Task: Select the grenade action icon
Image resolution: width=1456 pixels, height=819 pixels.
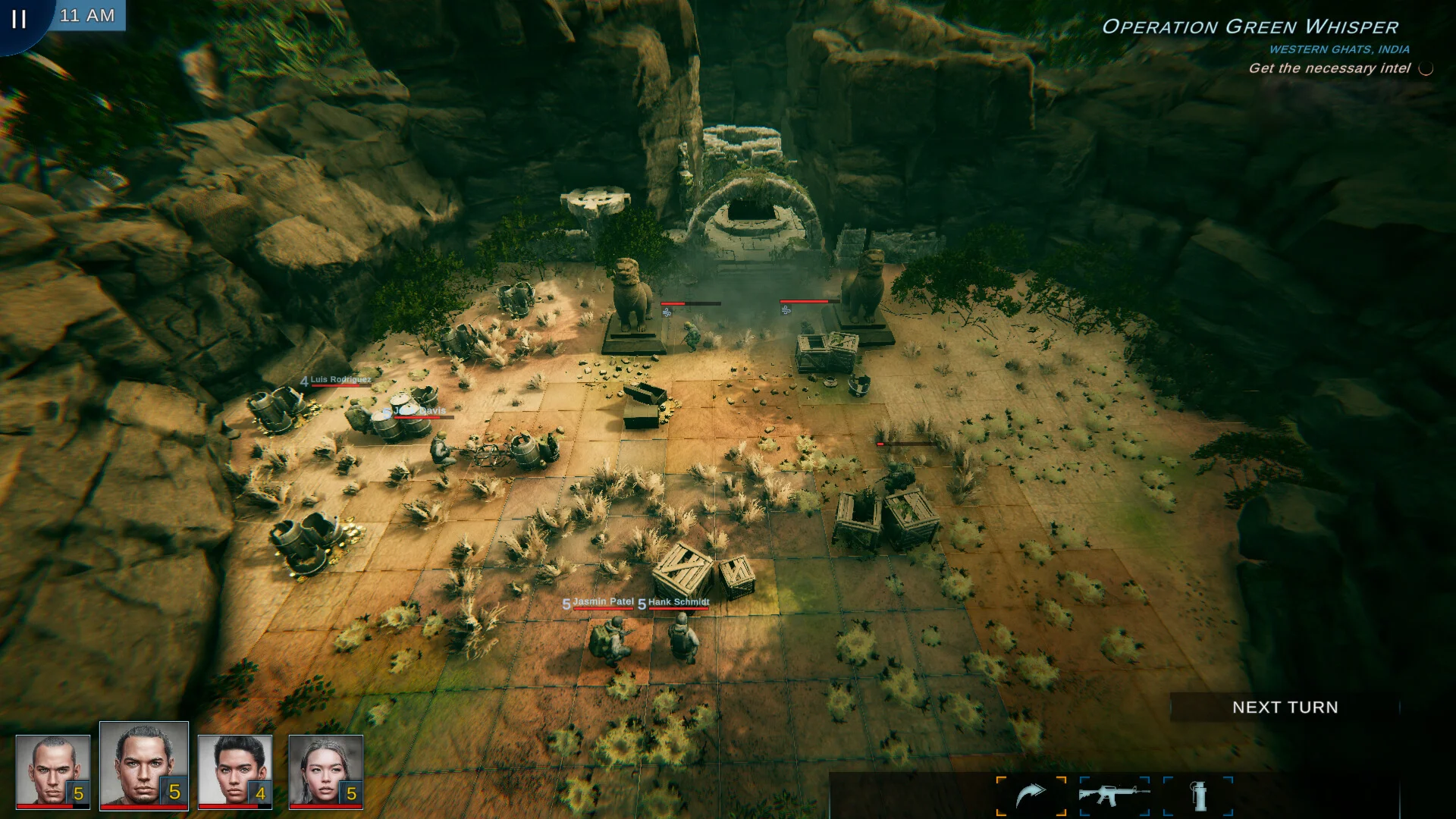Action: click(x=1199, y=795)
